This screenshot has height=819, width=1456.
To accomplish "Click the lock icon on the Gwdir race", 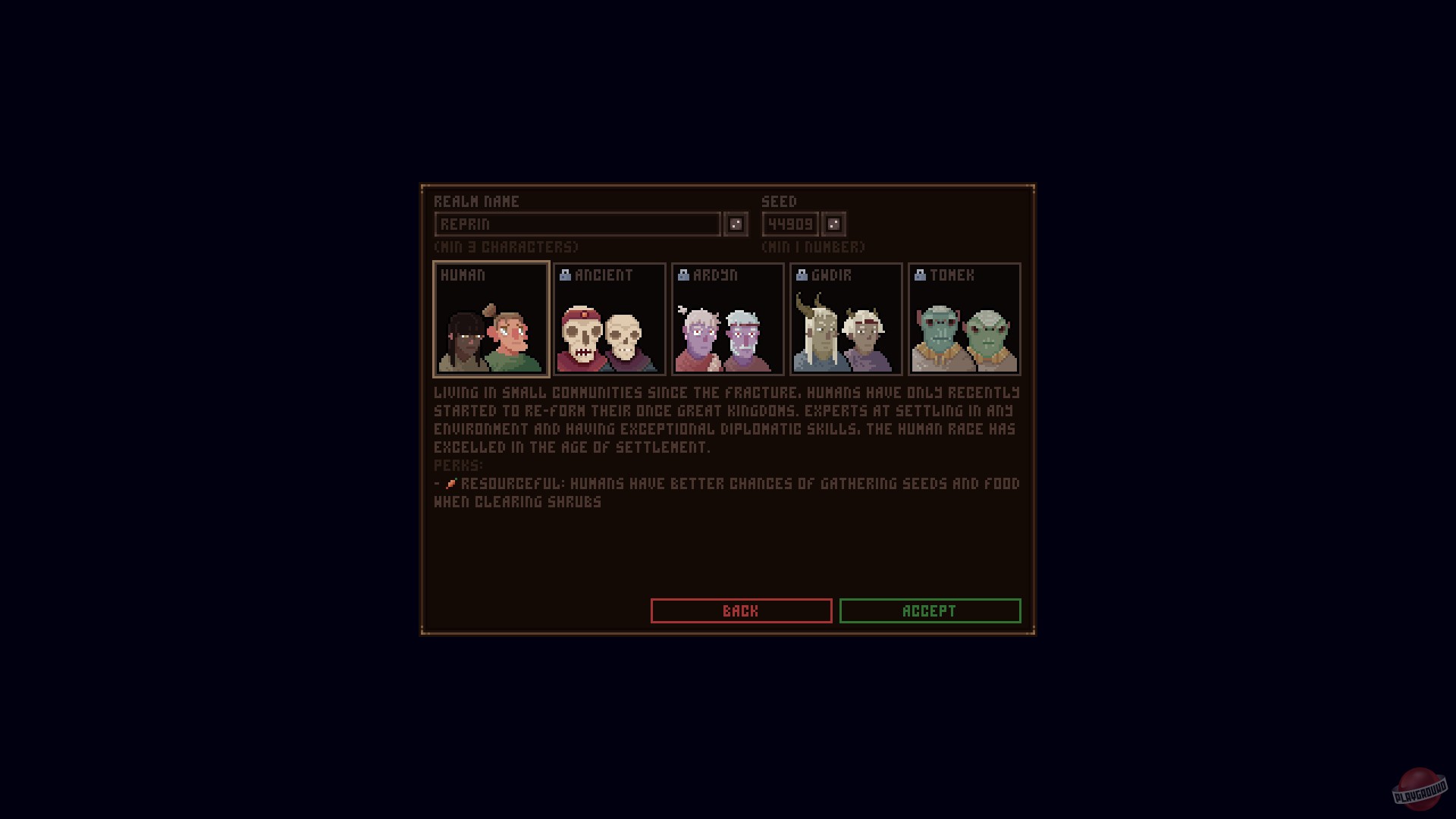I will point(801,275).
